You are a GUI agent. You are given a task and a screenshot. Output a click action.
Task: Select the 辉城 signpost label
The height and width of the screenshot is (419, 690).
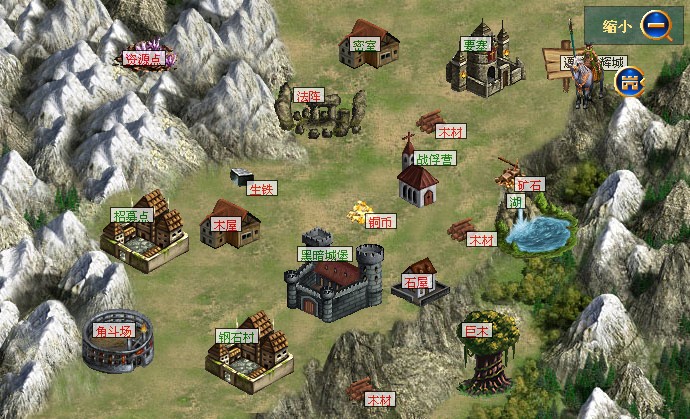tap(611, 62)
